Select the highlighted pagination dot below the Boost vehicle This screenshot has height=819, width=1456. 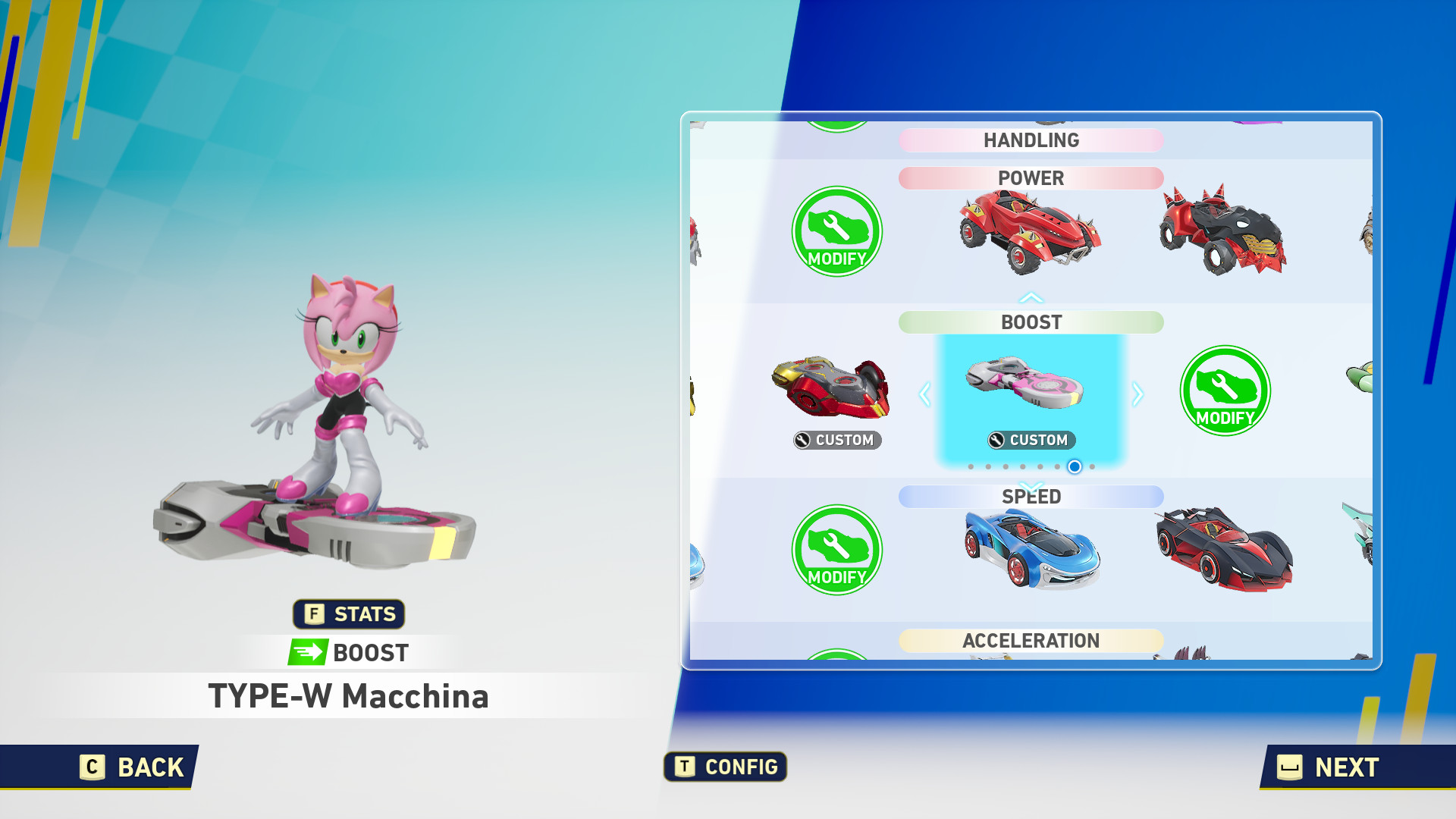1073,467
